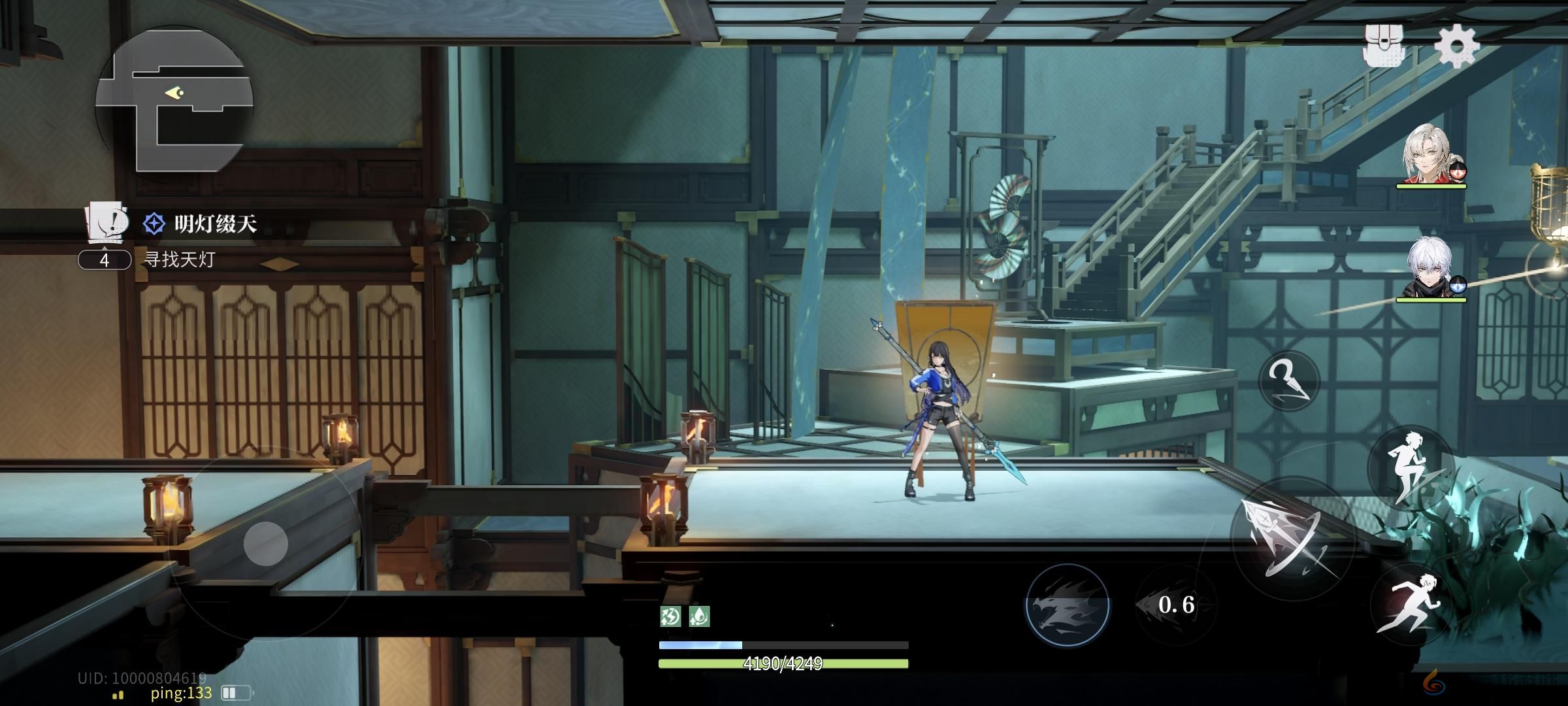This screenshot has width=1568, height=706.
Task: Switch to the white-haired party member
Action: [x=1429, y=269]
